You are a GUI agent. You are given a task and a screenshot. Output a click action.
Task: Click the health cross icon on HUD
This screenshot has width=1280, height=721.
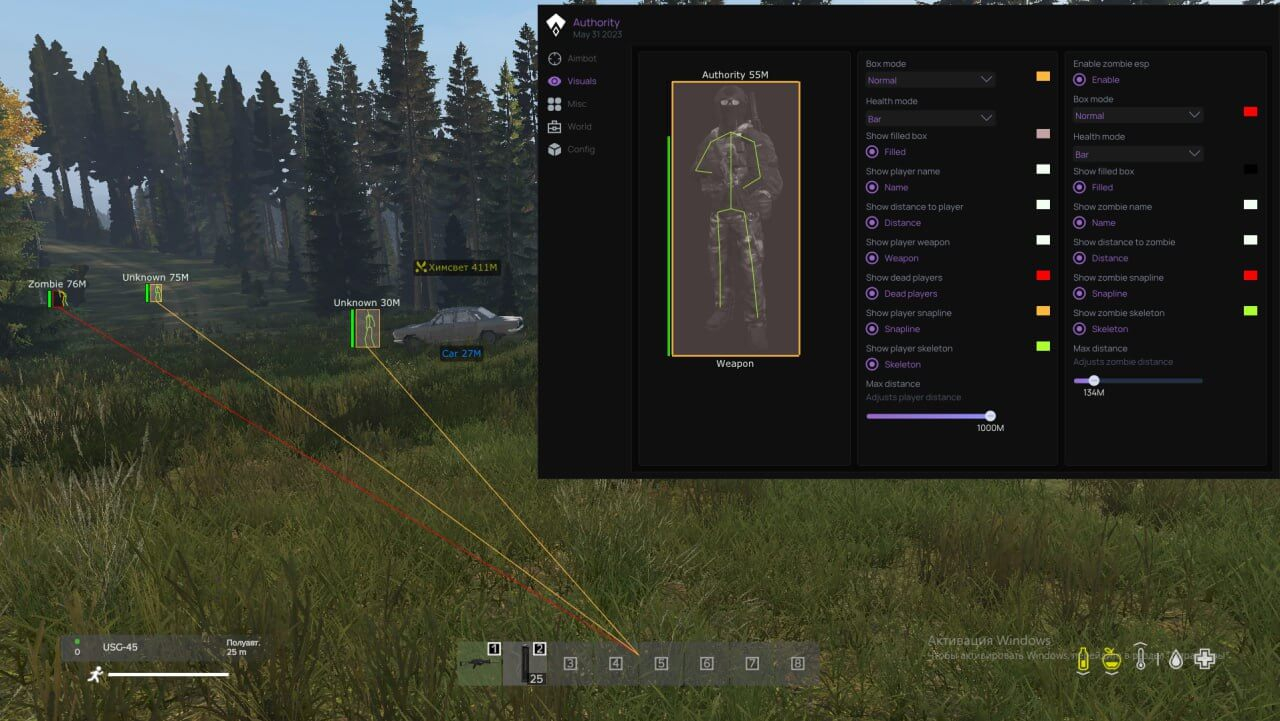1204,659
